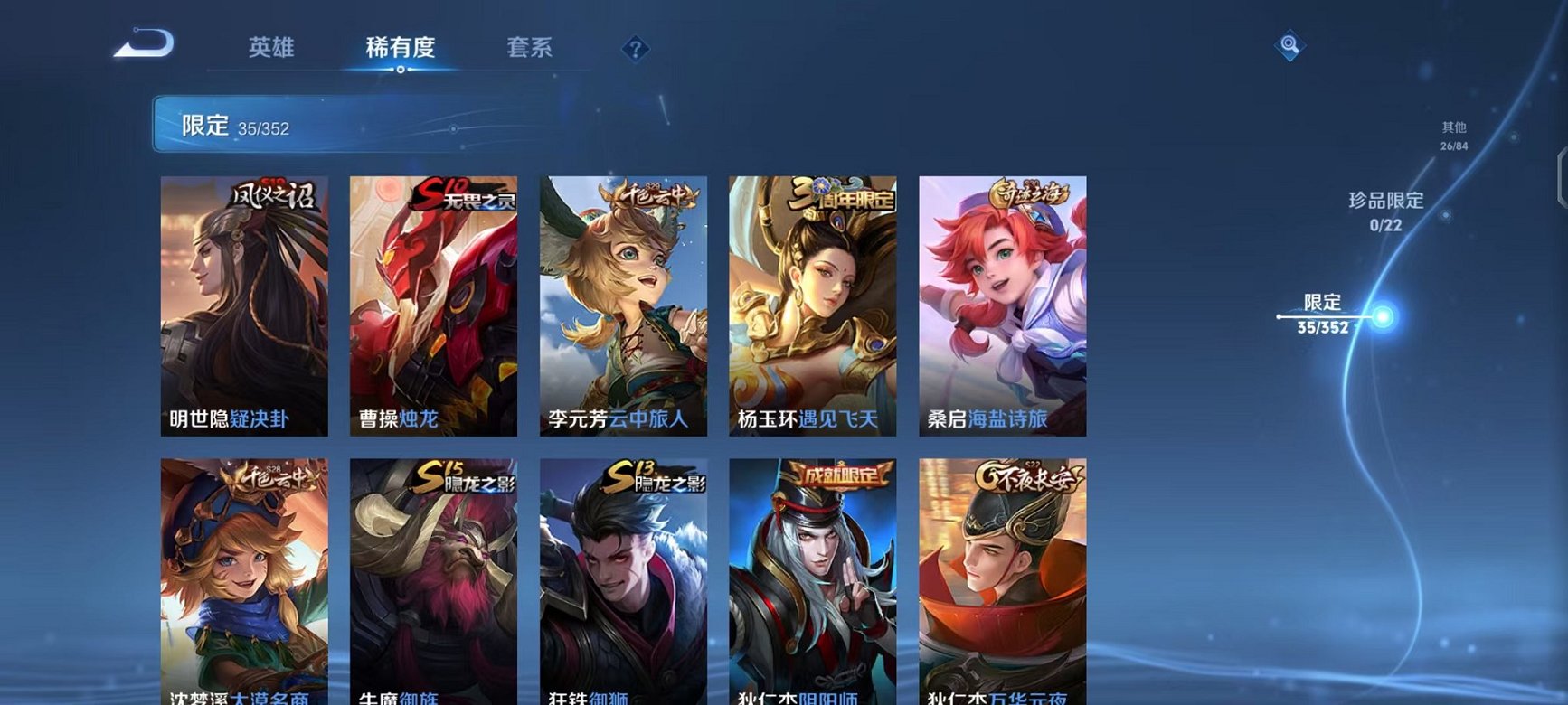Switch to the 套系 tab
This screenshot has height=705, width=1568.
click(x=531, y=49)
